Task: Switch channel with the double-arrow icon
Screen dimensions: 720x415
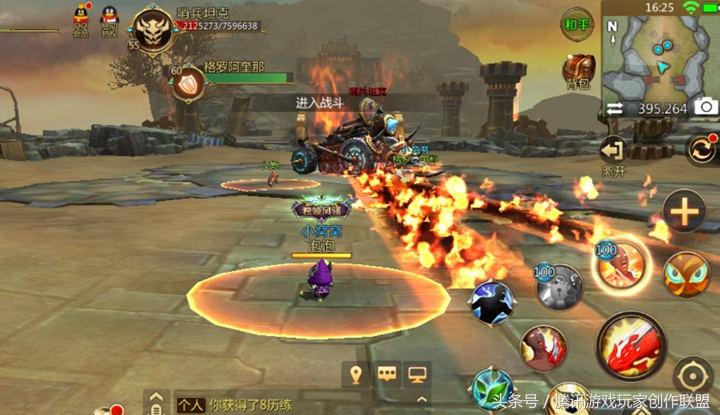Action: click(x=613, y=108)
